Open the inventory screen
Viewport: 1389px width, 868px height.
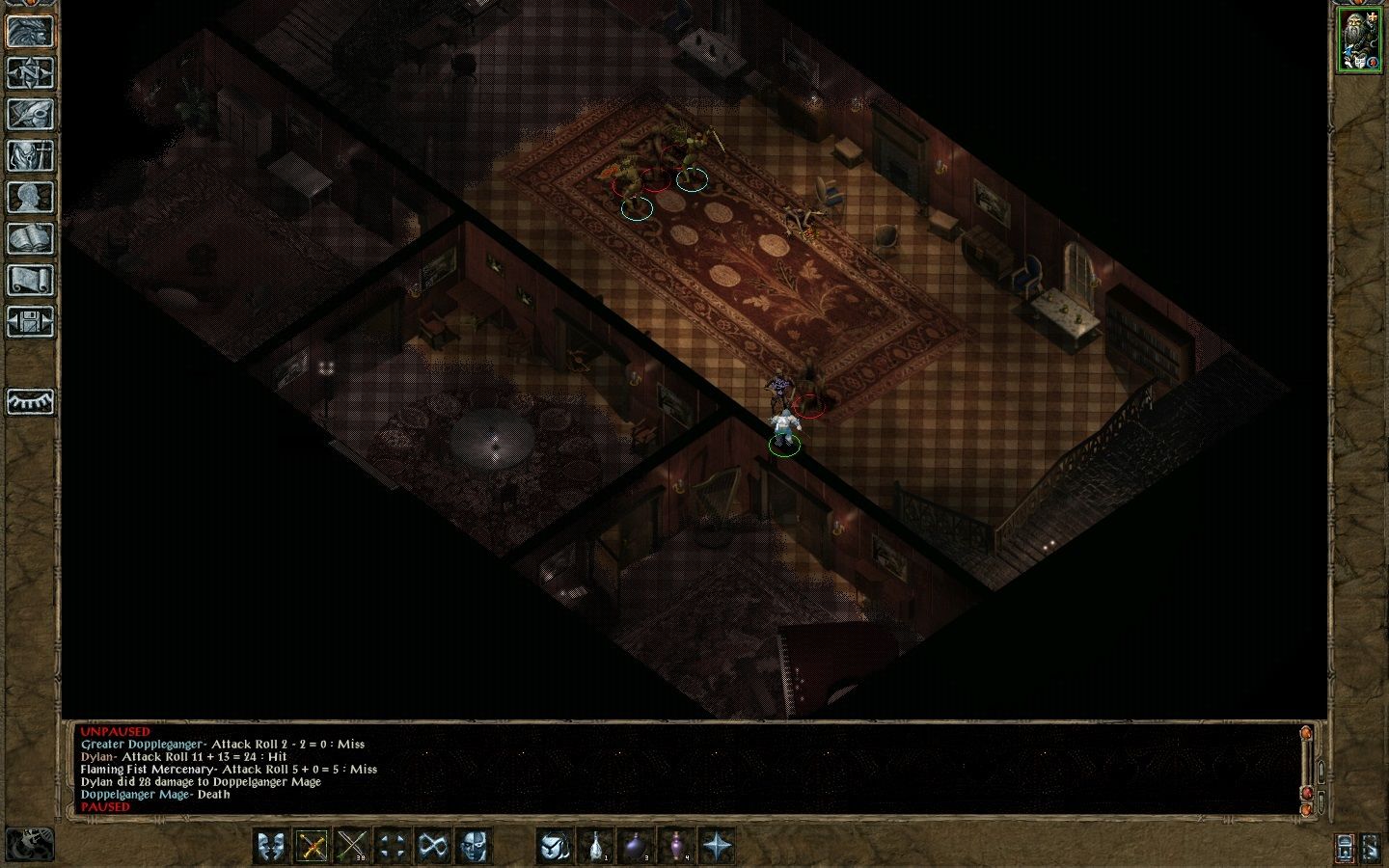point(30,155)
